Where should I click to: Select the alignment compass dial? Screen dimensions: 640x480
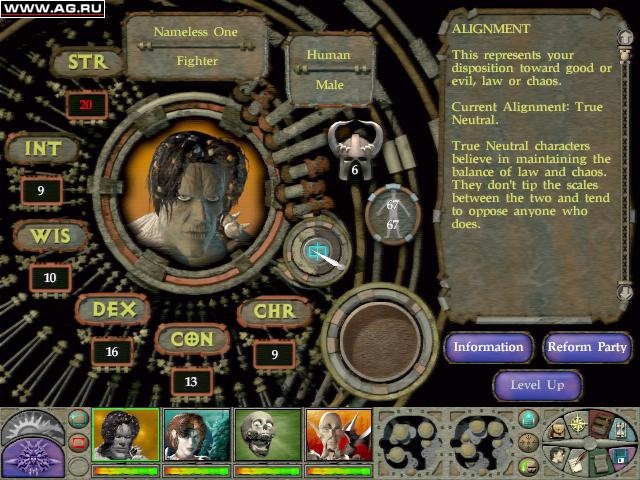click(x=319, y=251)
